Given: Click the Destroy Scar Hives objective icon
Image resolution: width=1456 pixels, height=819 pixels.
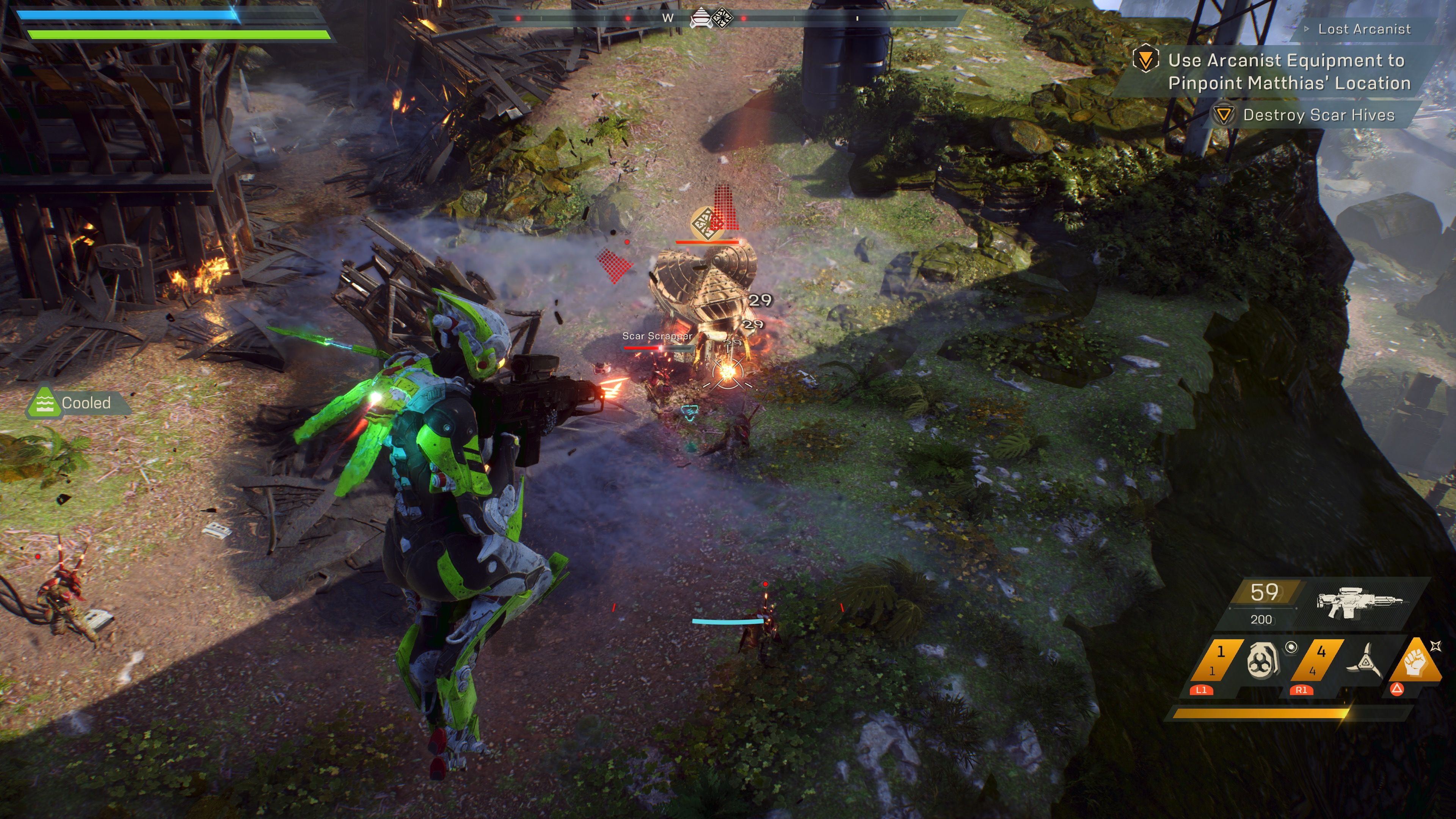Looking at the screenshot, I should coord(1224,115).
